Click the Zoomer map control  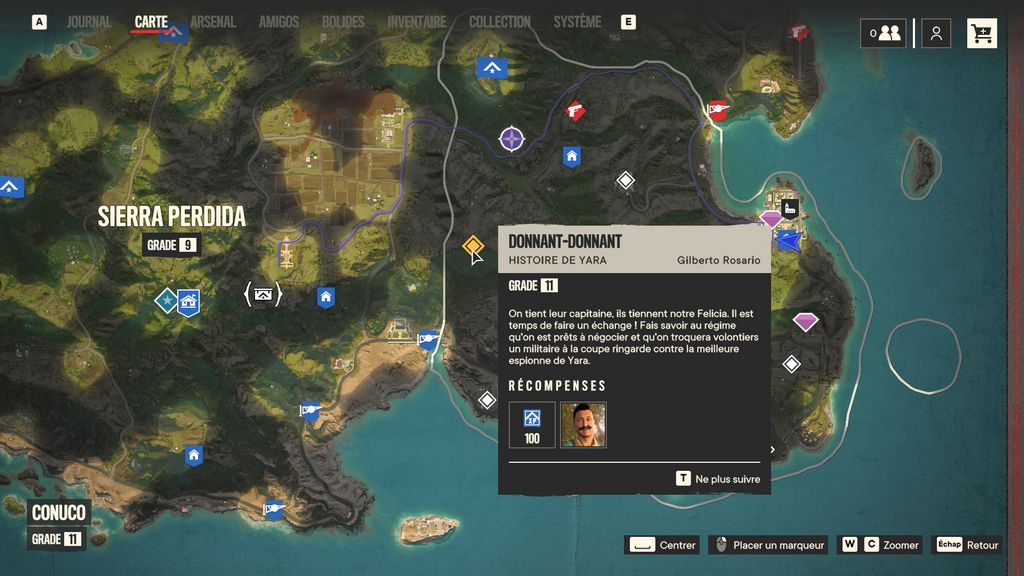880,545
